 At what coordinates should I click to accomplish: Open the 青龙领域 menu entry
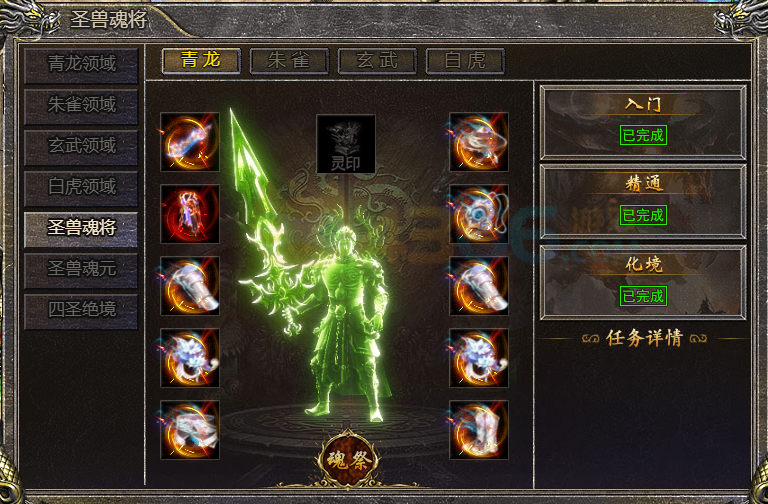pos(82,64)
